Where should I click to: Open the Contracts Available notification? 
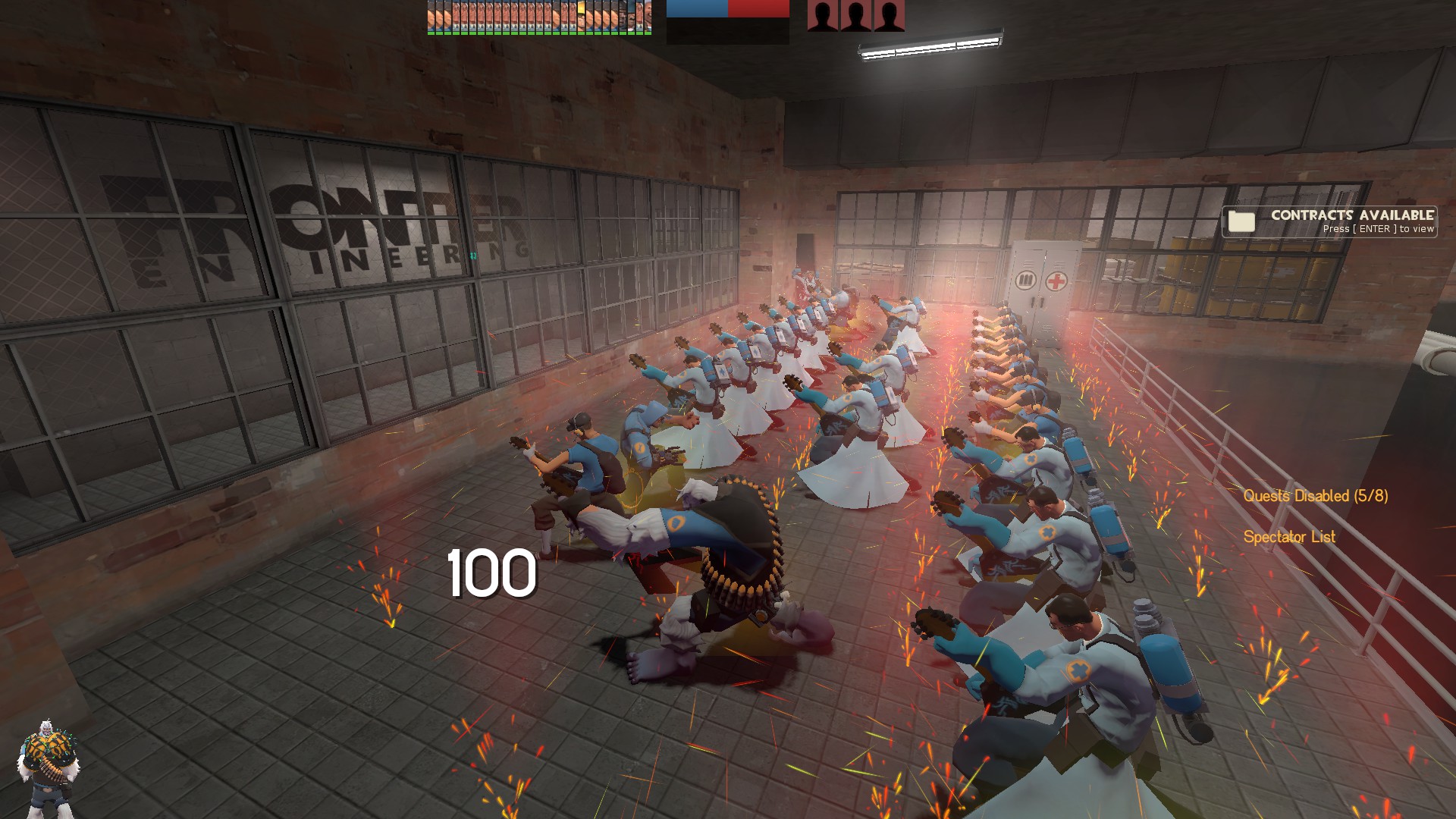[1329, 221]
